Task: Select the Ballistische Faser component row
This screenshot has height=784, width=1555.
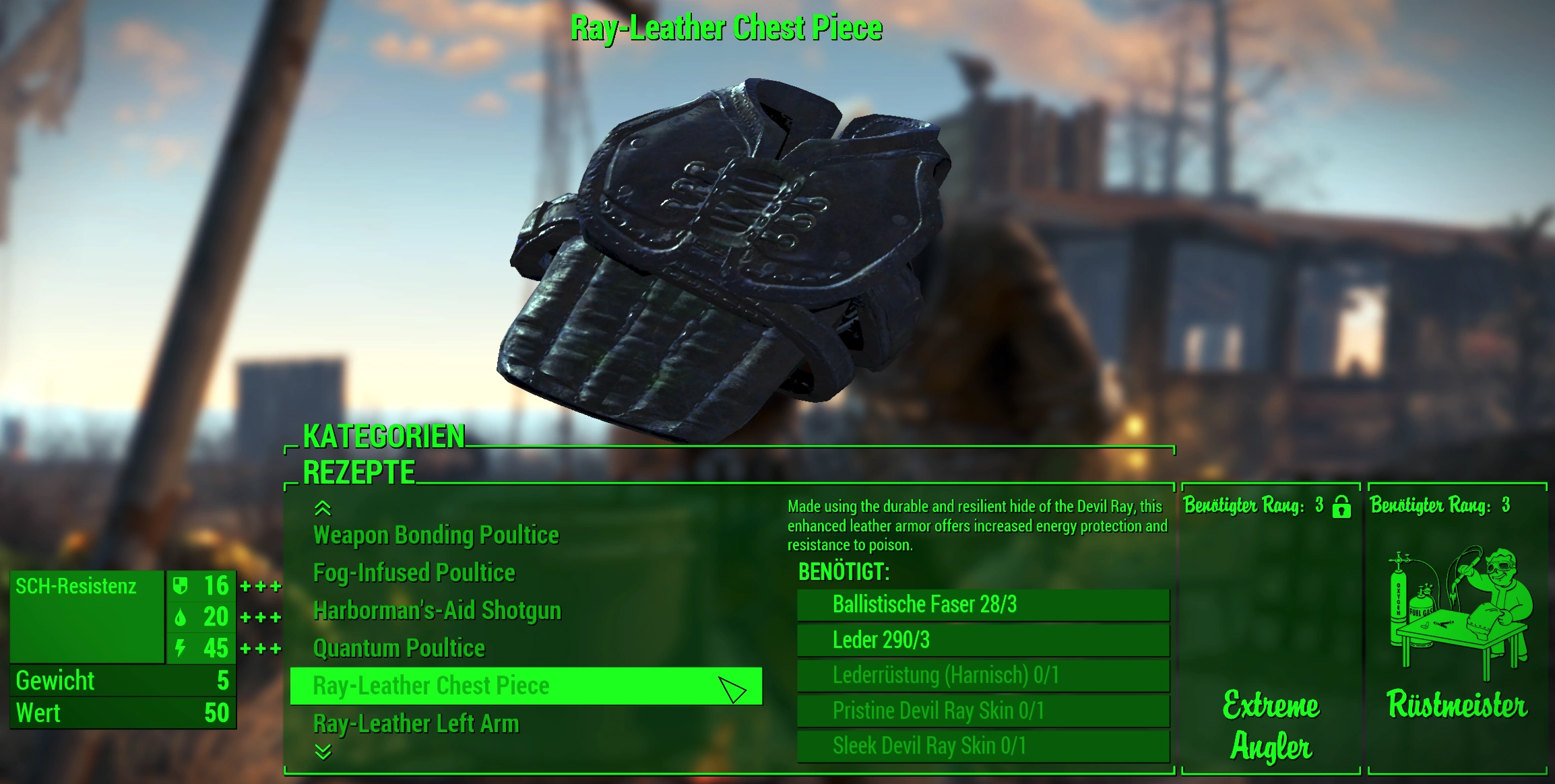Action: pos(983,605)
